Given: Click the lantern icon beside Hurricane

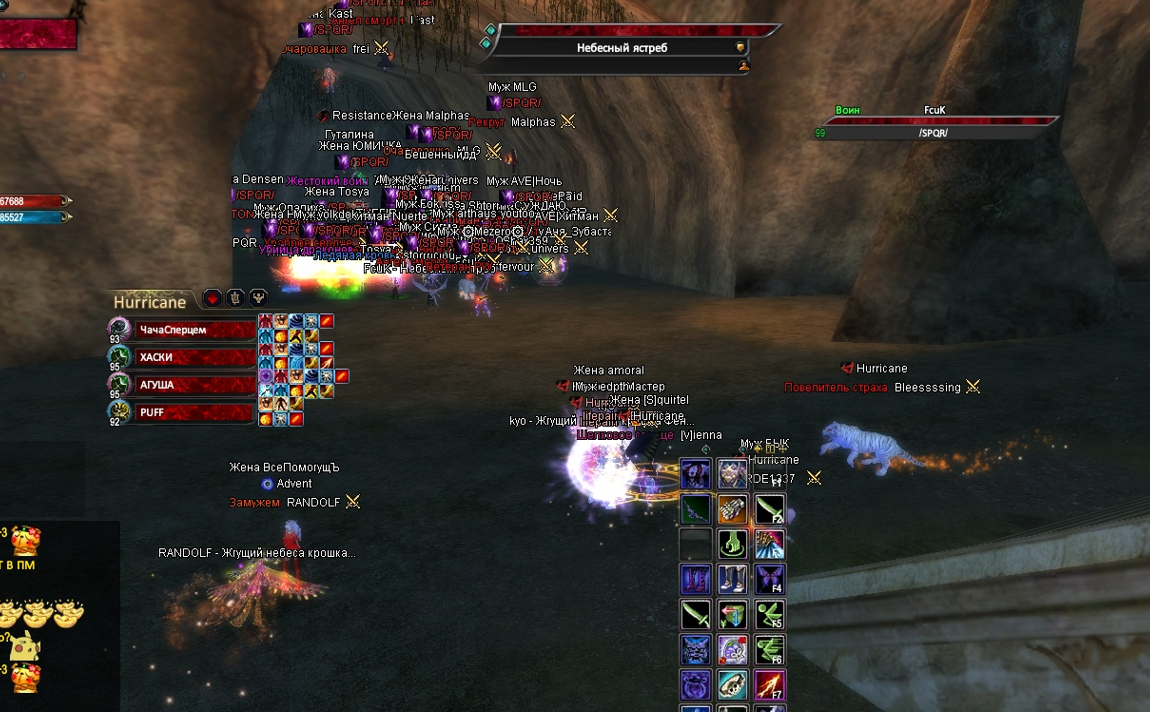Looking at the screenshot, I should (235, 298).
